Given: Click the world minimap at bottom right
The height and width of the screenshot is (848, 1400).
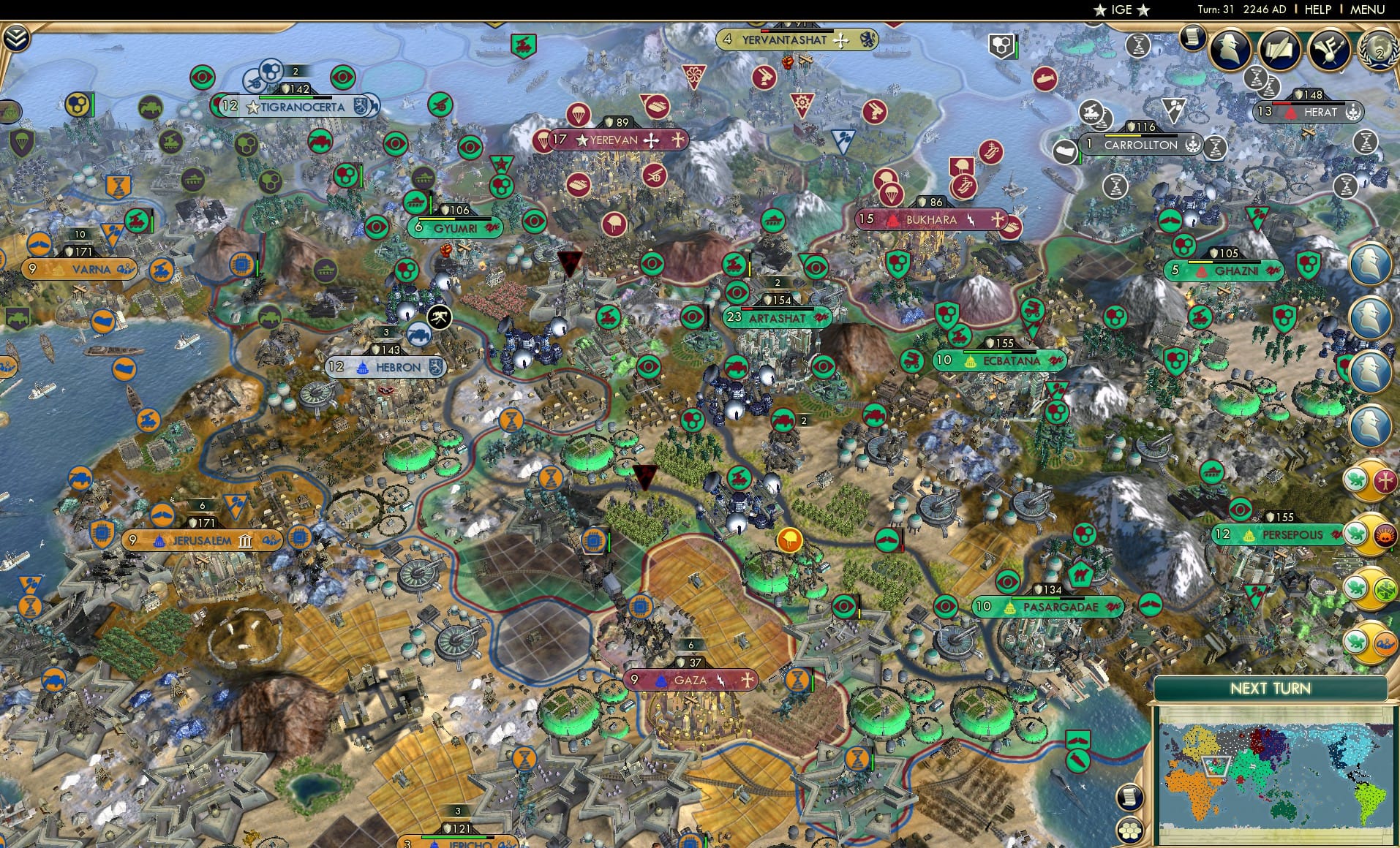Looking at the screenshot, I should coord(1280,775).
